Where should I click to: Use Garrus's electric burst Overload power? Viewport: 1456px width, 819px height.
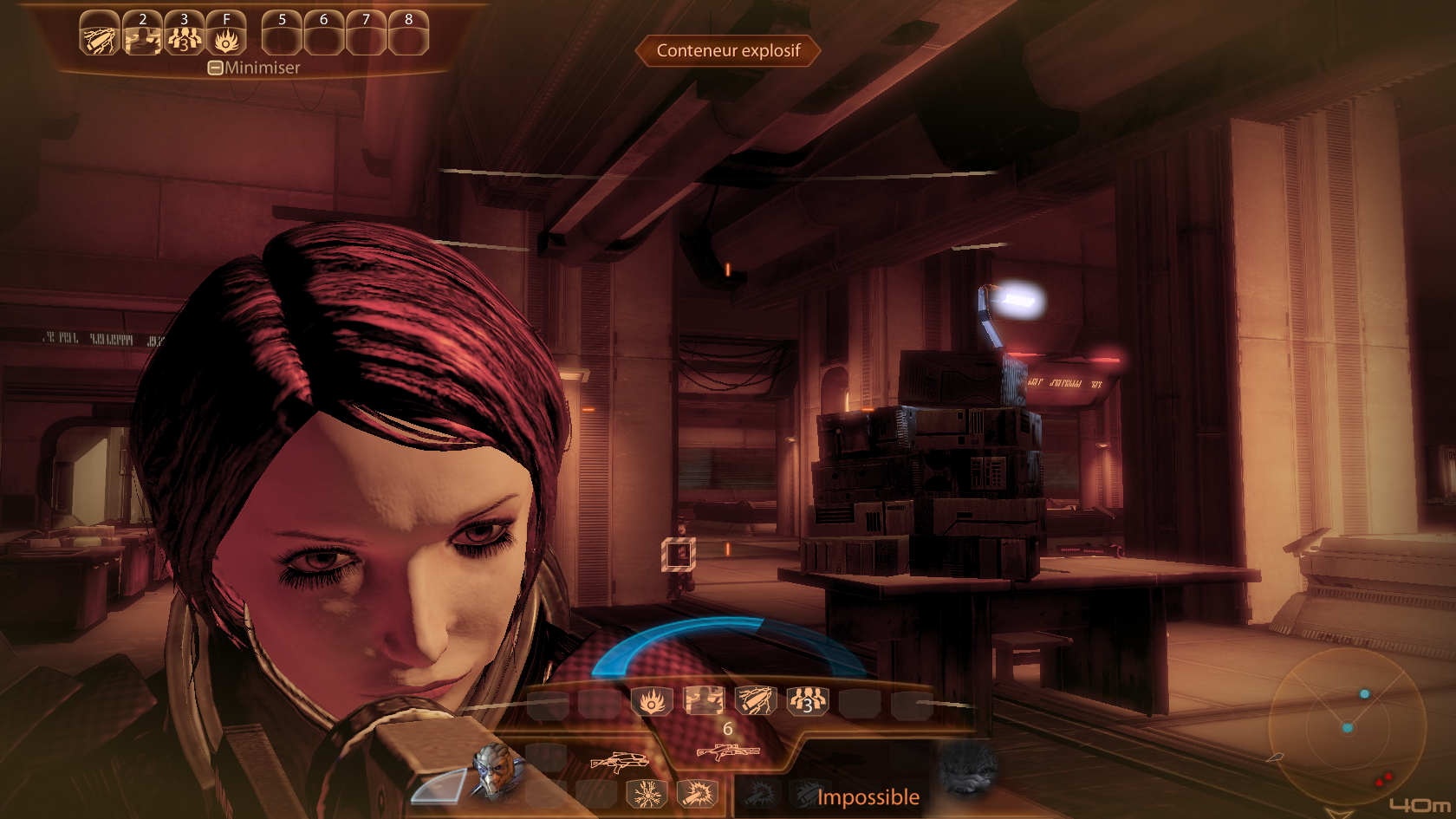tap(647, 793)
